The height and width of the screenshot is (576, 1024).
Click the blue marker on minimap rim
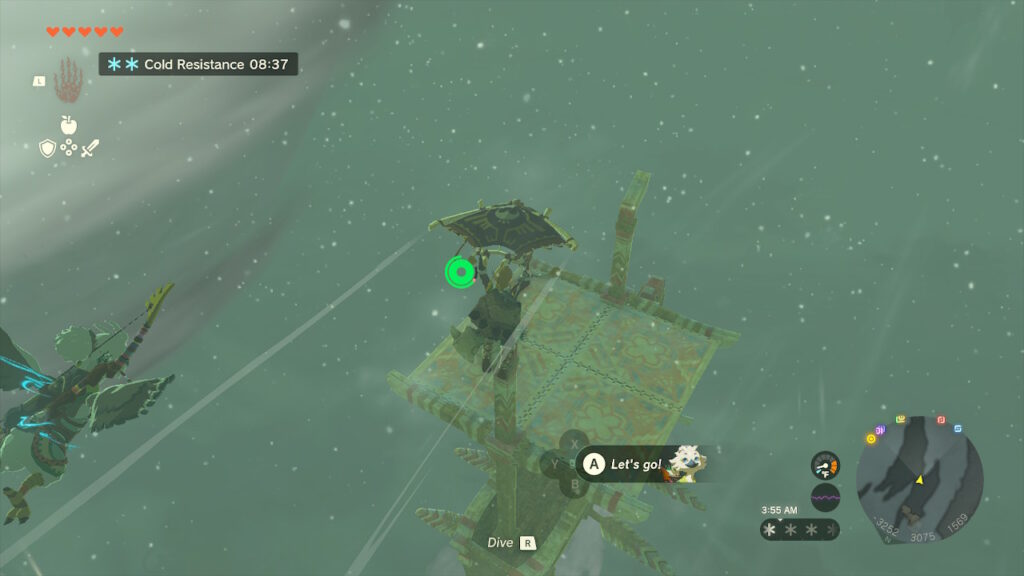[958, 428]
